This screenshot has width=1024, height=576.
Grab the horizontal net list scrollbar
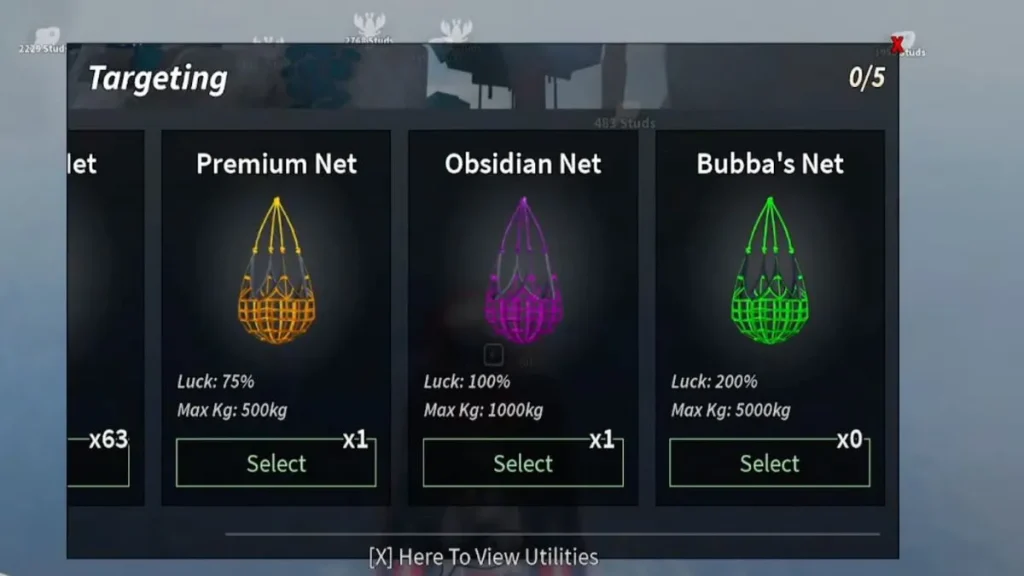point(552,534)
